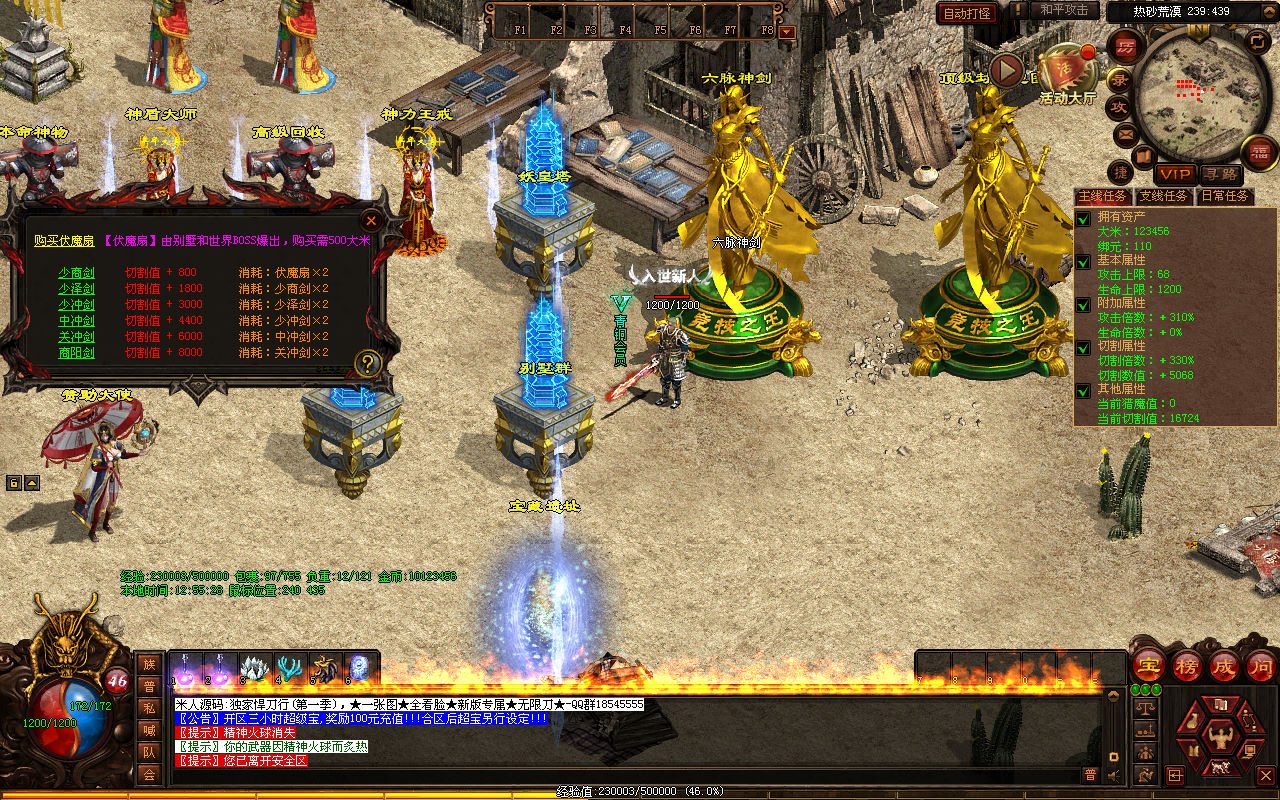Viewport: 1280px width, 800px height.
Task: Toggle the 自动打怪 auto-fight button
Action: pyautogui.click(x=967, y=13)
